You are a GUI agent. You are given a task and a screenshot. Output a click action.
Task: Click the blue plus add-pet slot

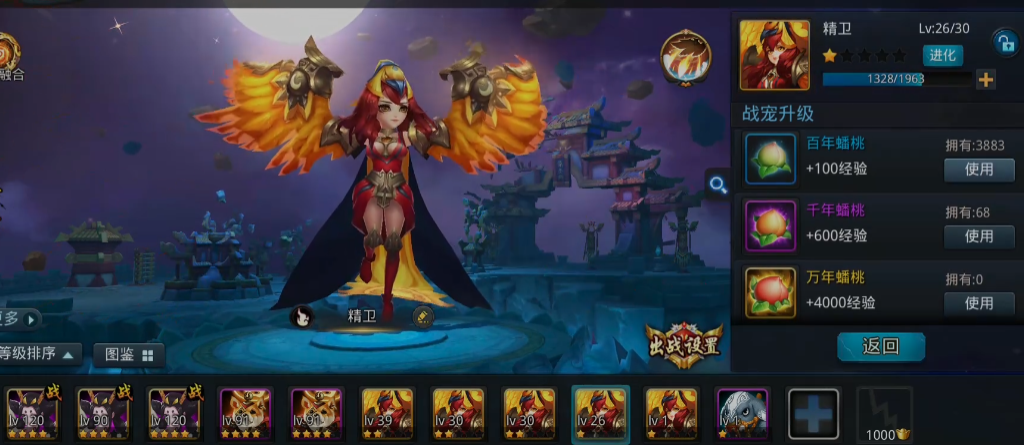(x=813, y=412)
